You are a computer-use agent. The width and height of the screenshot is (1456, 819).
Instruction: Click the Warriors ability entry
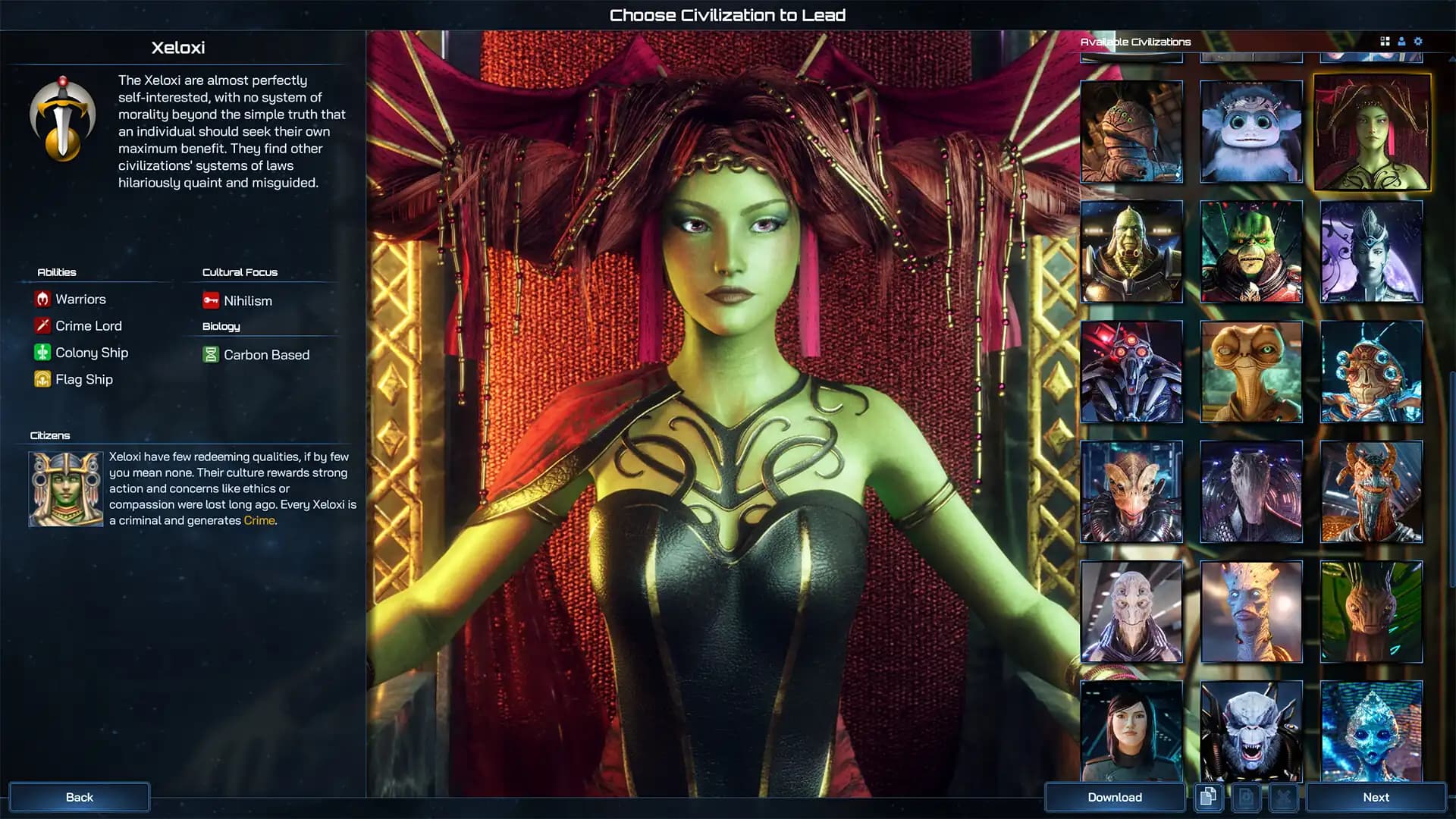(x=80, y=300)
